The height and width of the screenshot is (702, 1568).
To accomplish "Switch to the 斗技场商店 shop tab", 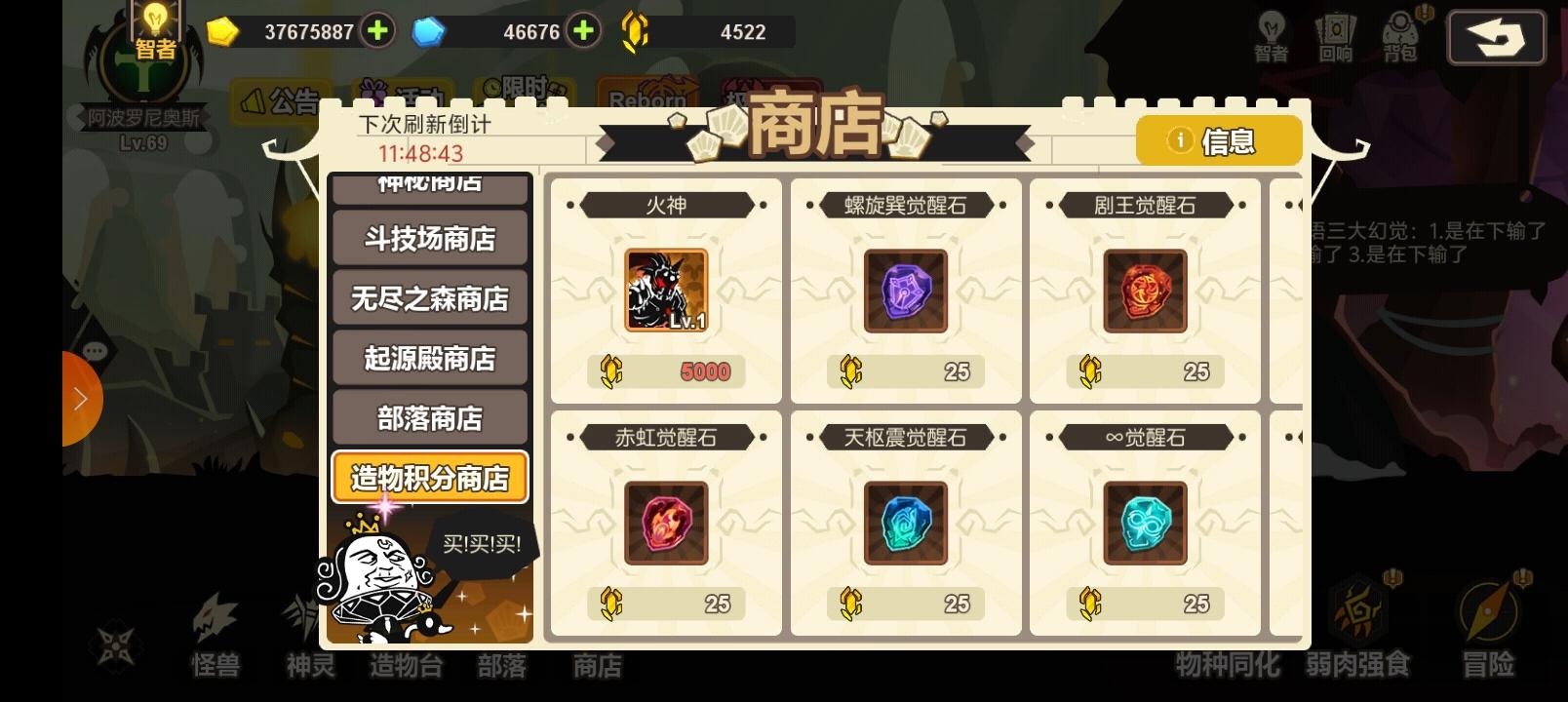I will coord(429,239).
